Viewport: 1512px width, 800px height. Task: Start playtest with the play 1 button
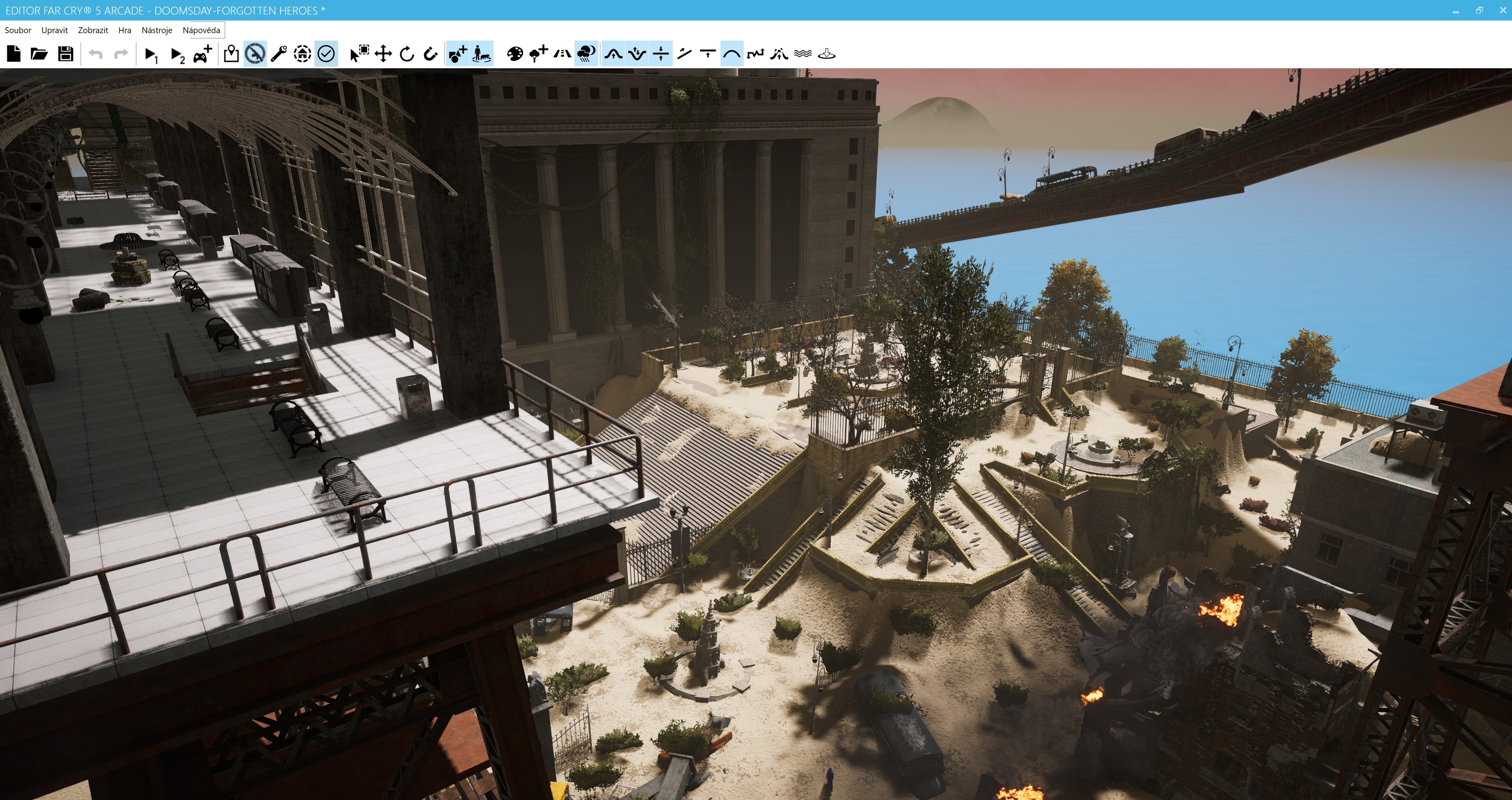[151, 54]
